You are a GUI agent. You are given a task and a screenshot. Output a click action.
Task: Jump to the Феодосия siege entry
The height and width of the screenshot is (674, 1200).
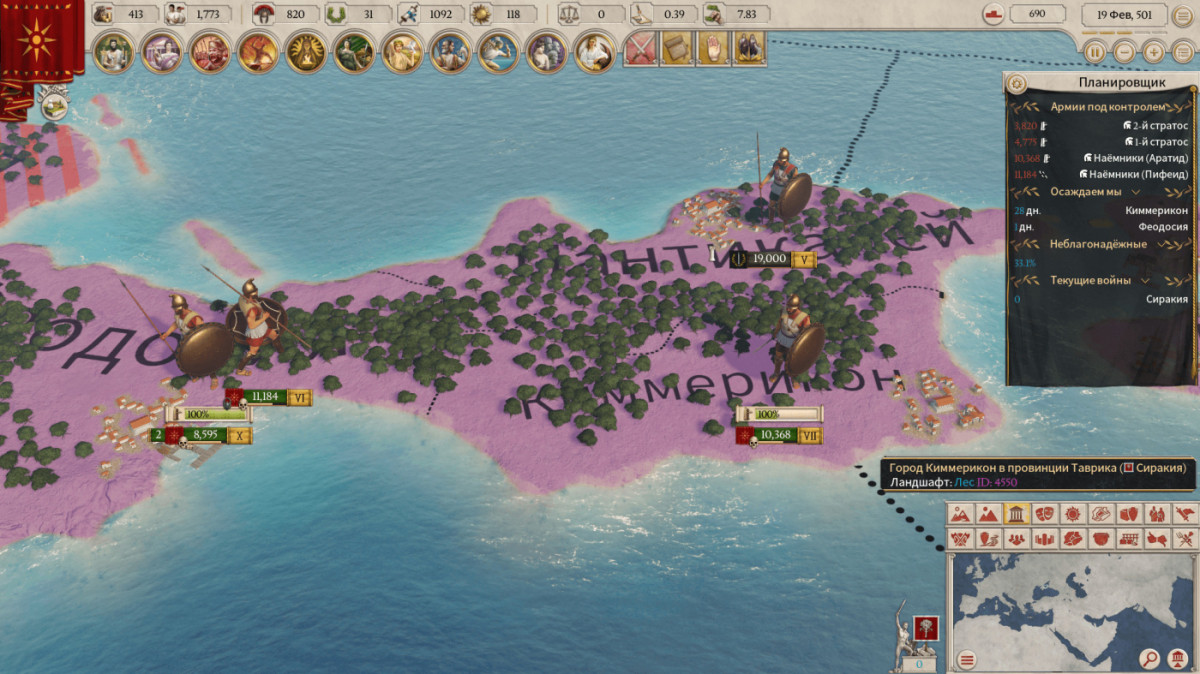1160,227
